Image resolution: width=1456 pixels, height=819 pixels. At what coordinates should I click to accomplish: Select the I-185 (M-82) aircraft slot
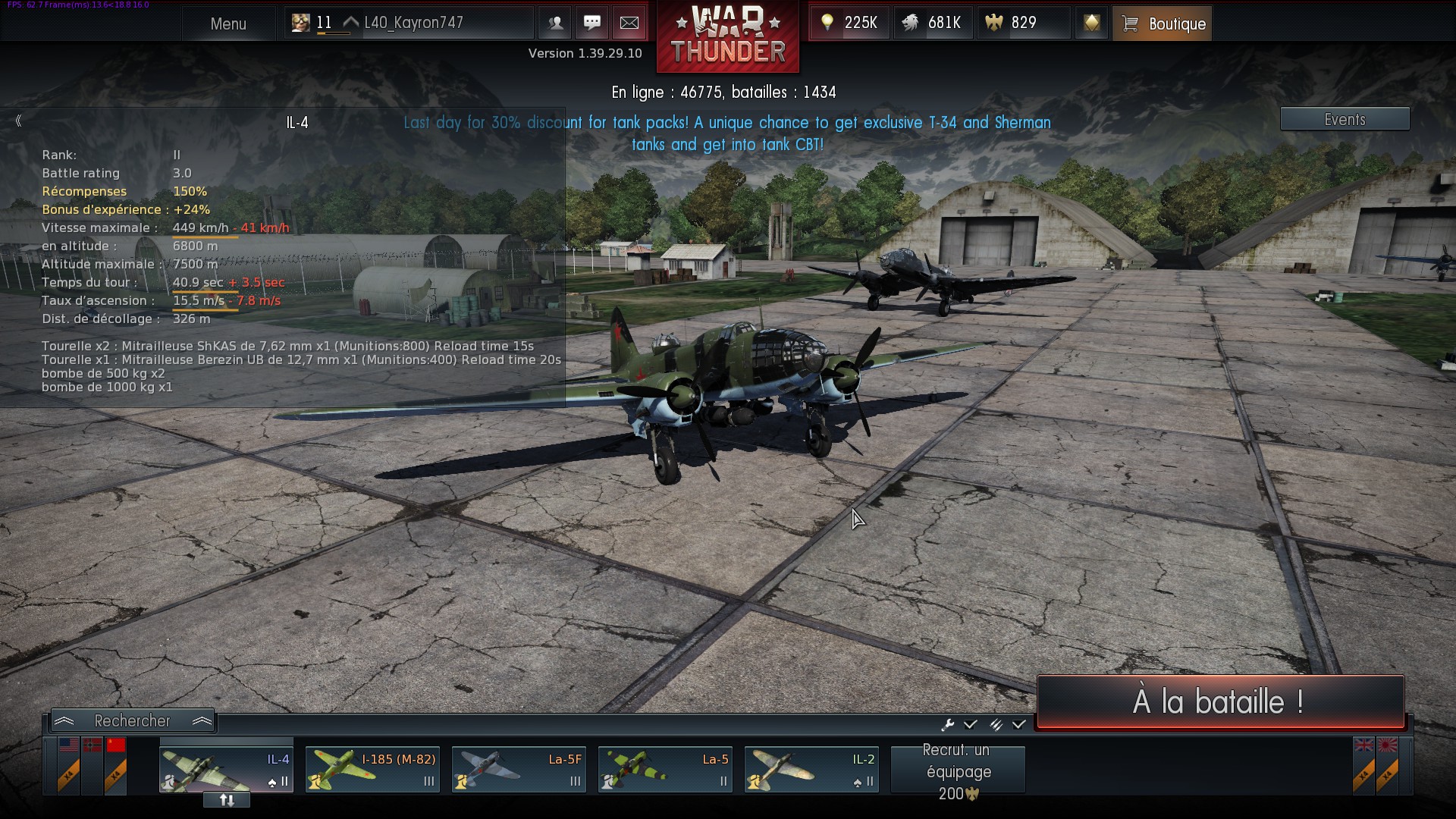tap(372, 769)
